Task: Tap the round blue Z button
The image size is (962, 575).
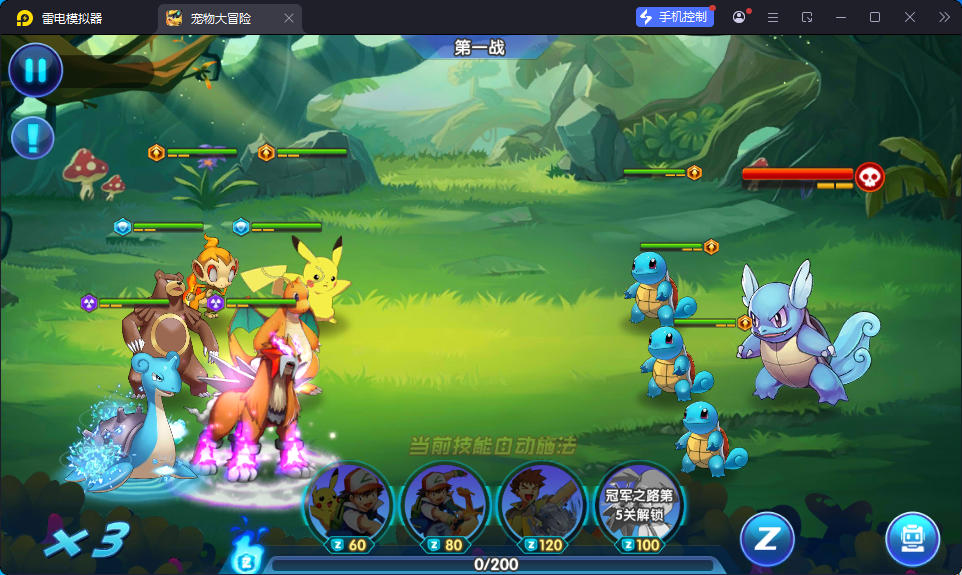Action: (x=766, y=539)
